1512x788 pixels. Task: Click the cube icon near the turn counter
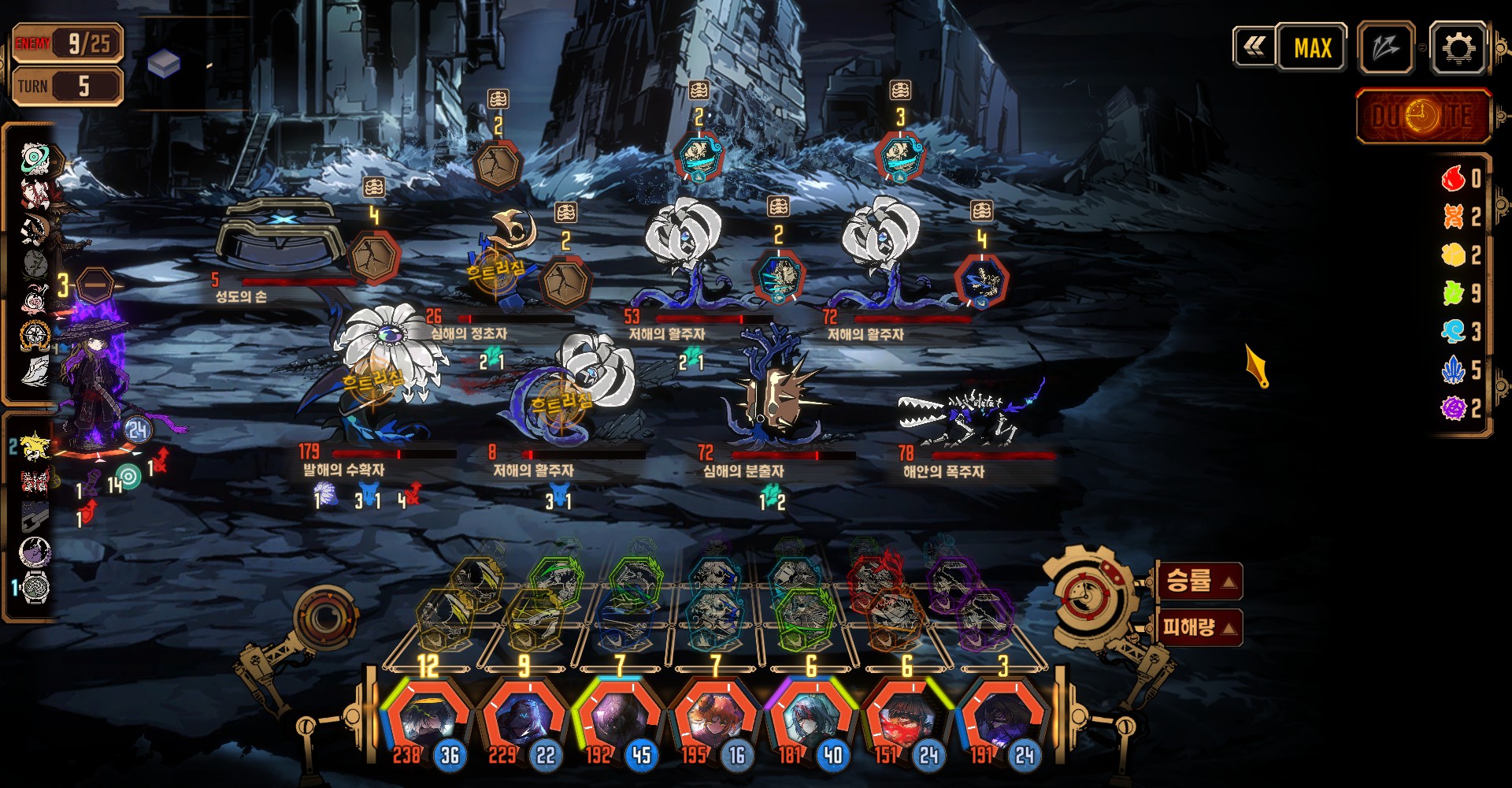164,63
